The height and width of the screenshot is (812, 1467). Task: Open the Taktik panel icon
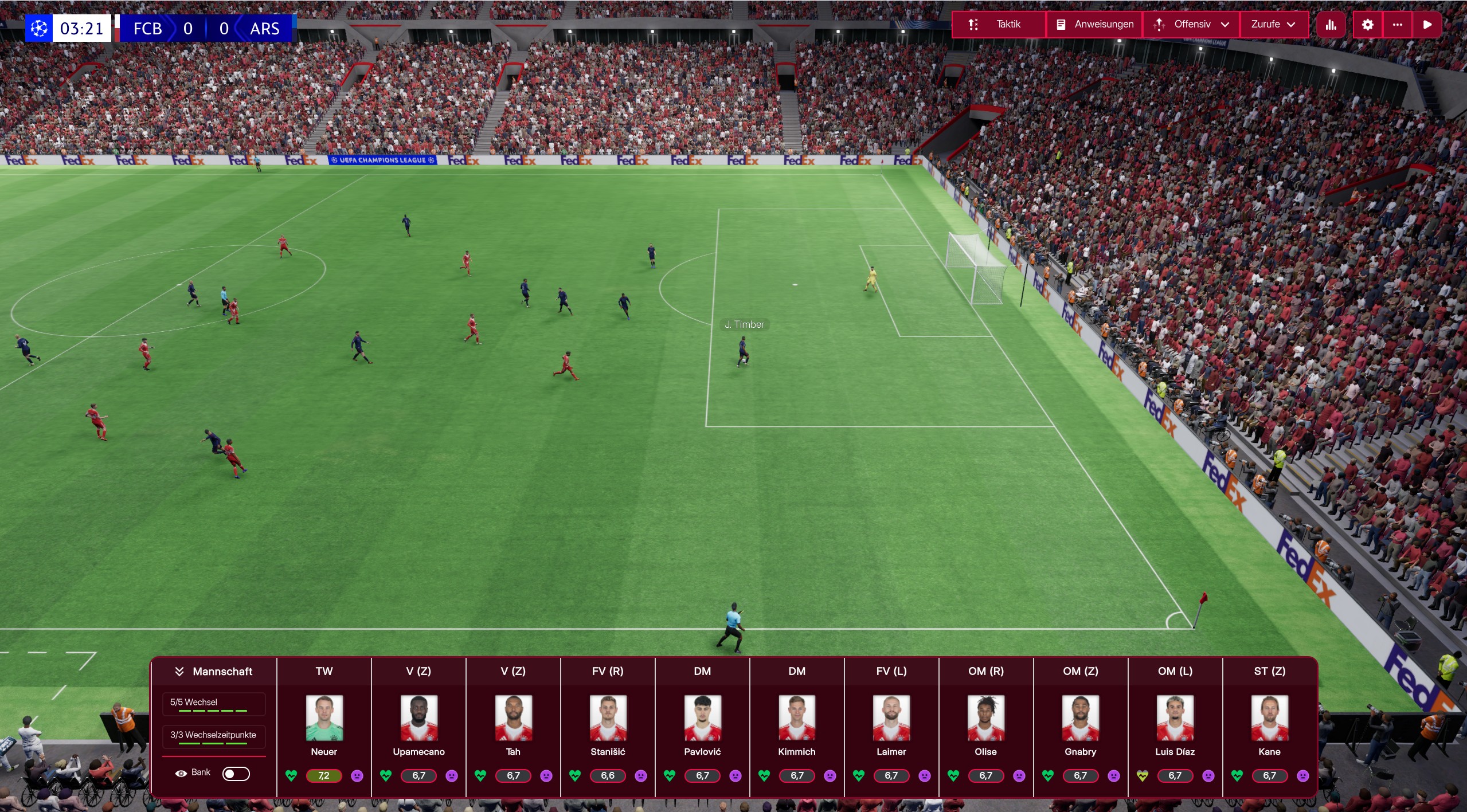973,24
